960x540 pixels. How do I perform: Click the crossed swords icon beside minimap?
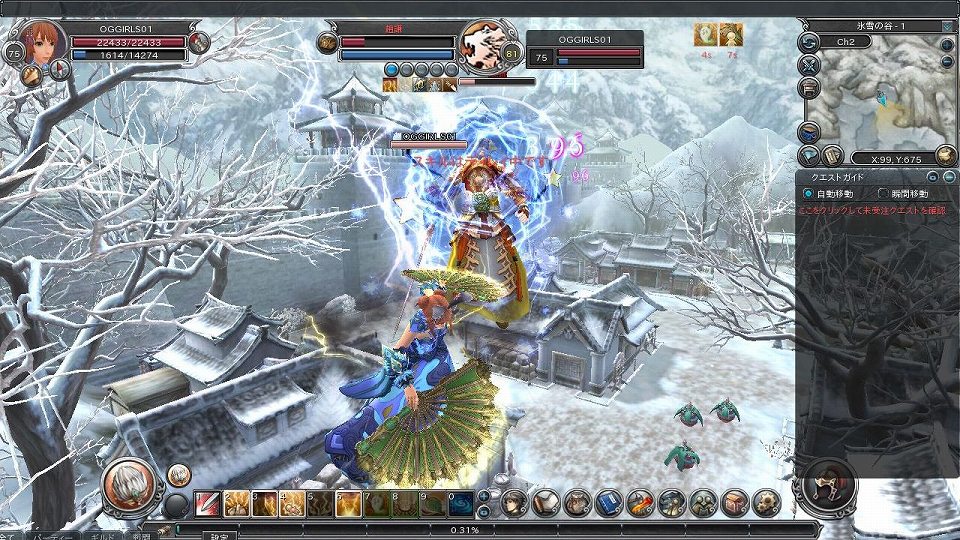coord(810,65)
